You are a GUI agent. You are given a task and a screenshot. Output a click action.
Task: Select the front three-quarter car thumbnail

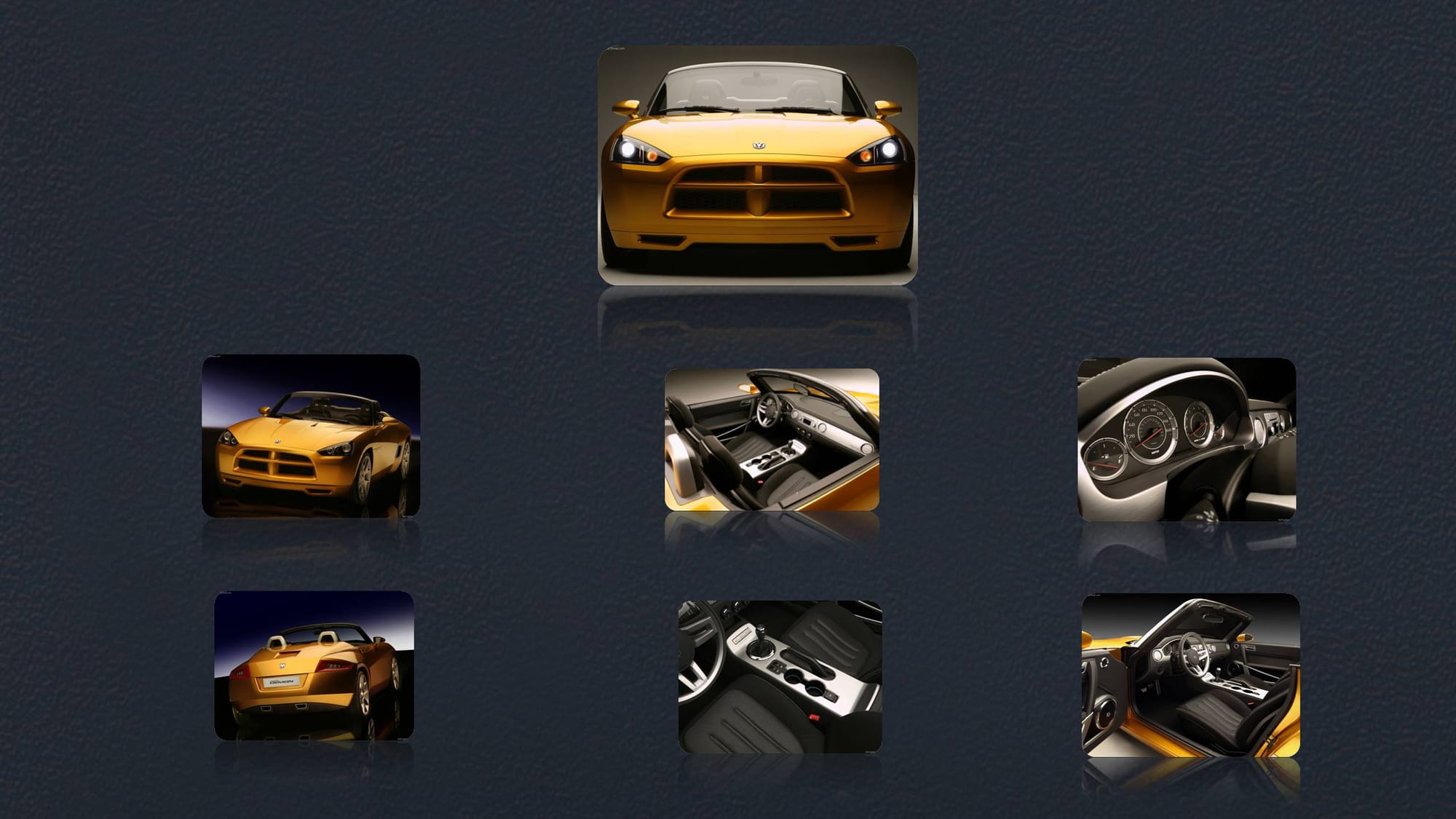pyautogui.click(x=311, y=436)
